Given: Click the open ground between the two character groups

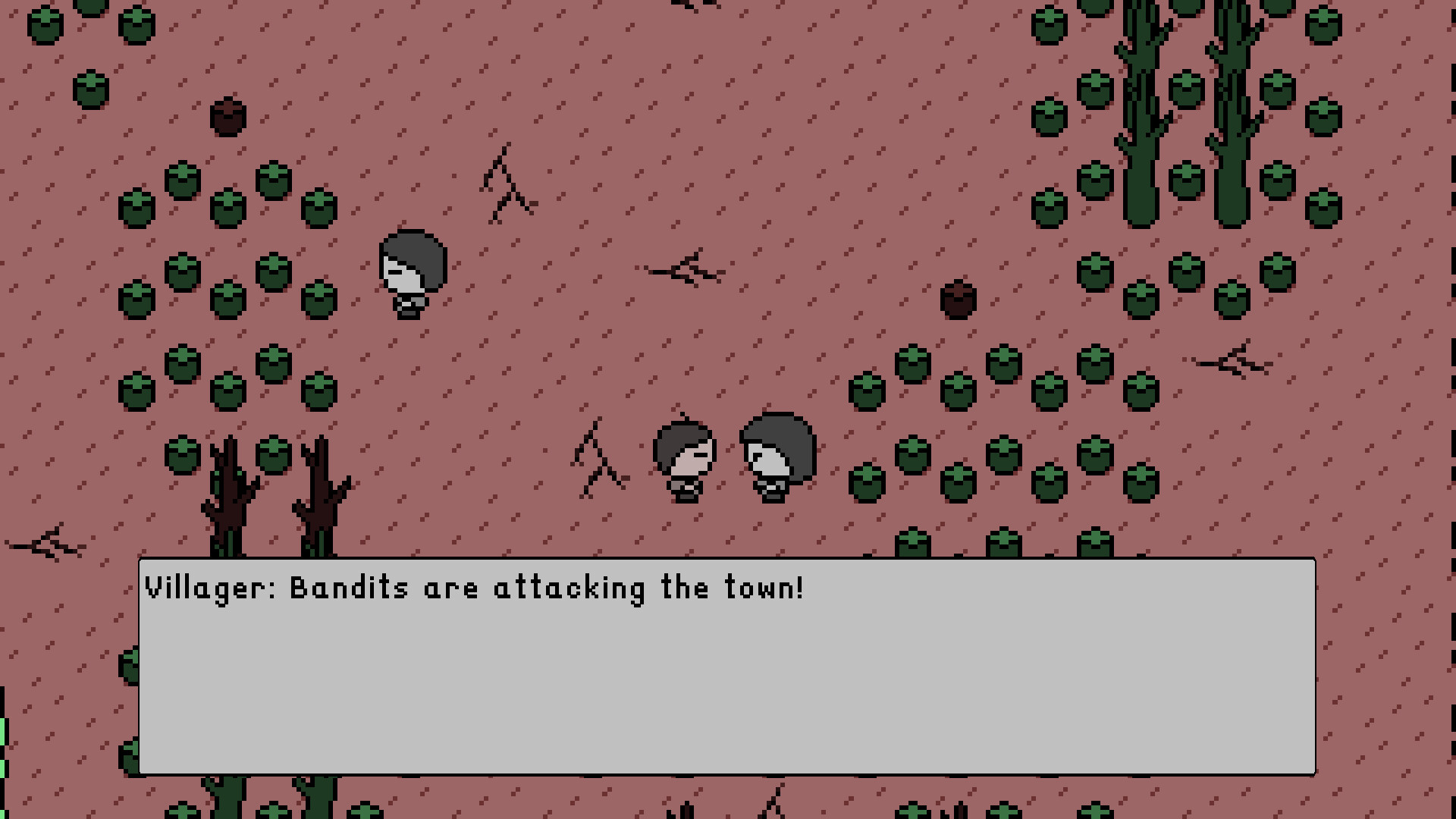Looking at the screenshot, I should (546, 356).
